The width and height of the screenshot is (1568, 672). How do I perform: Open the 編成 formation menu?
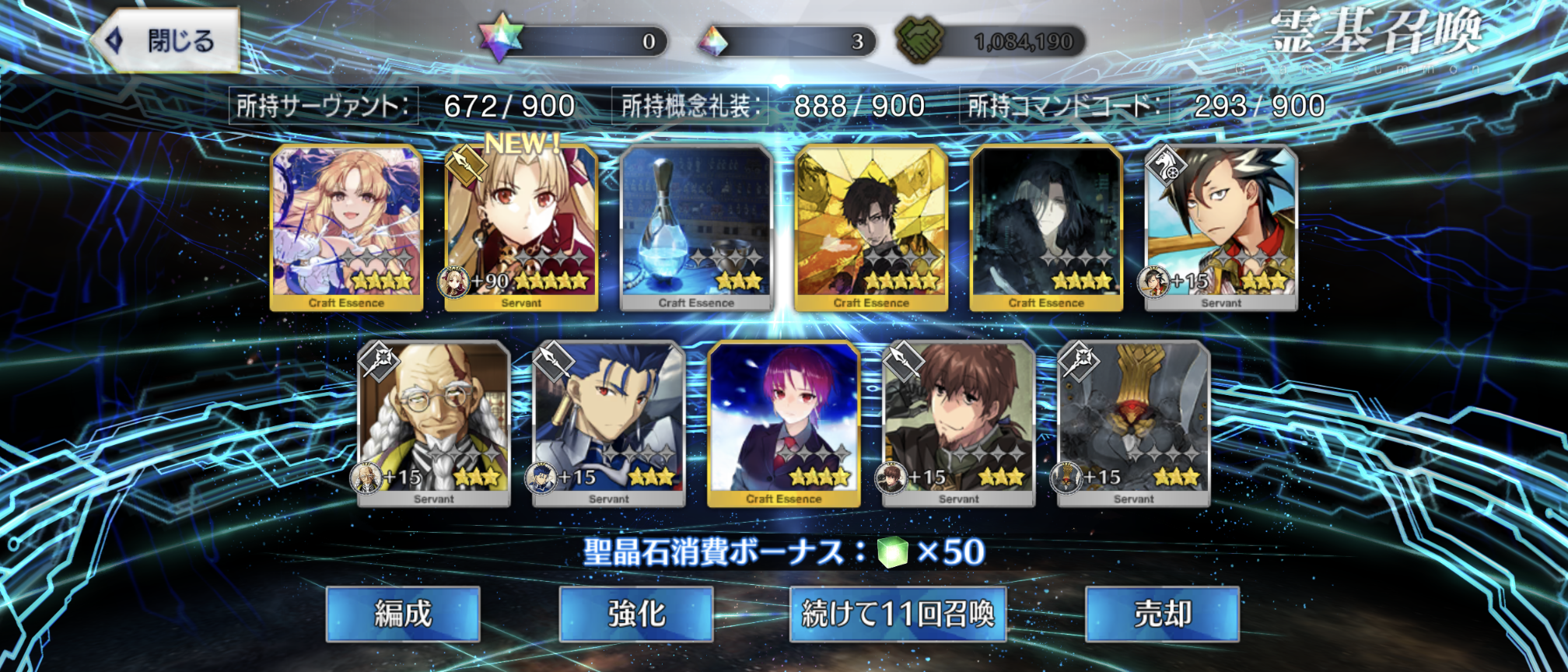click(x=403, y=614)
